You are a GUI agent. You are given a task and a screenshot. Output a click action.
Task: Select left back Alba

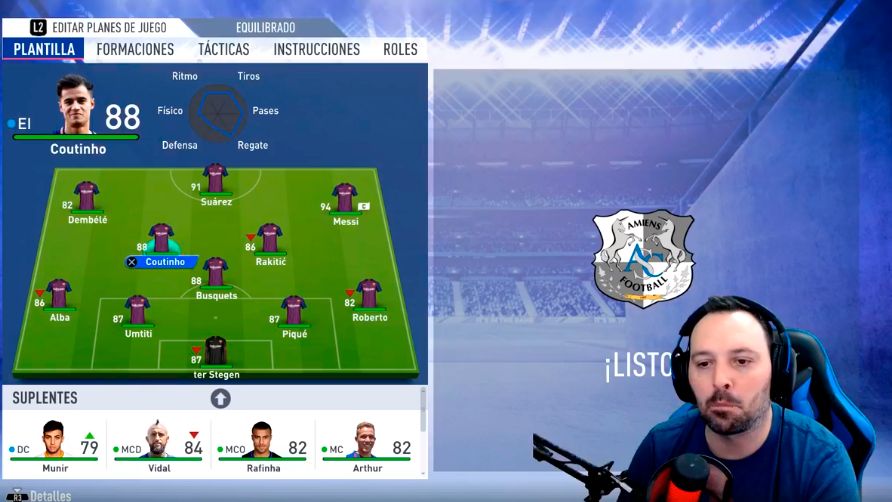point(59,295)
